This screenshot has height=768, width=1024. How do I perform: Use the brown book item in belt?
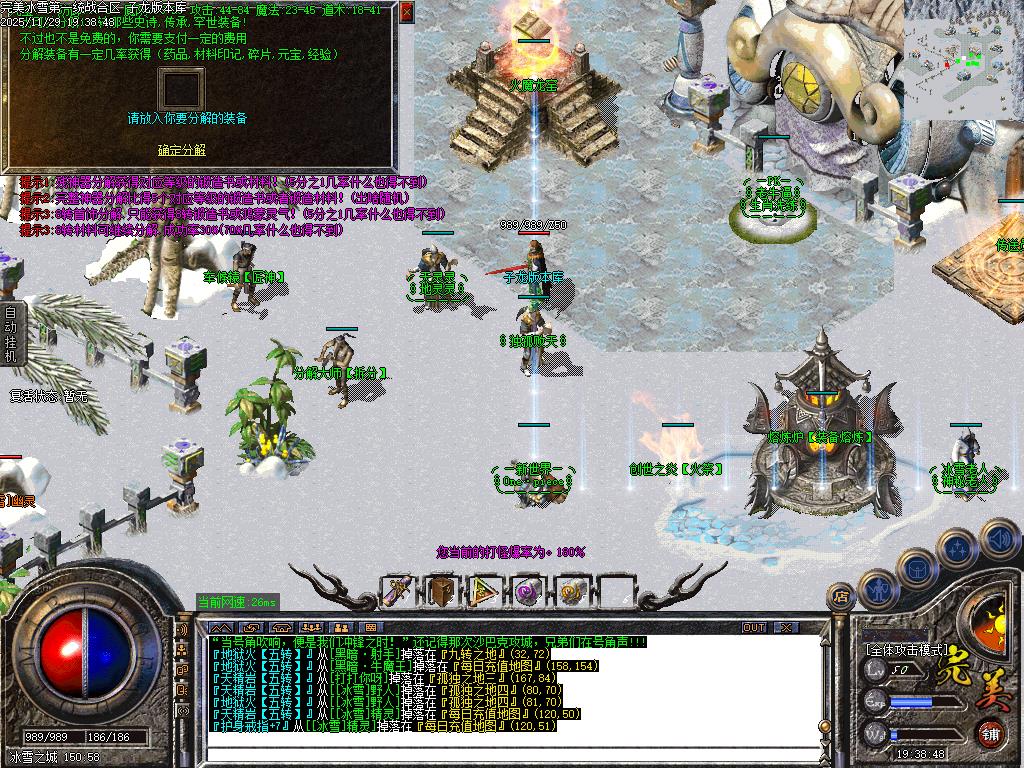point(442,591)
